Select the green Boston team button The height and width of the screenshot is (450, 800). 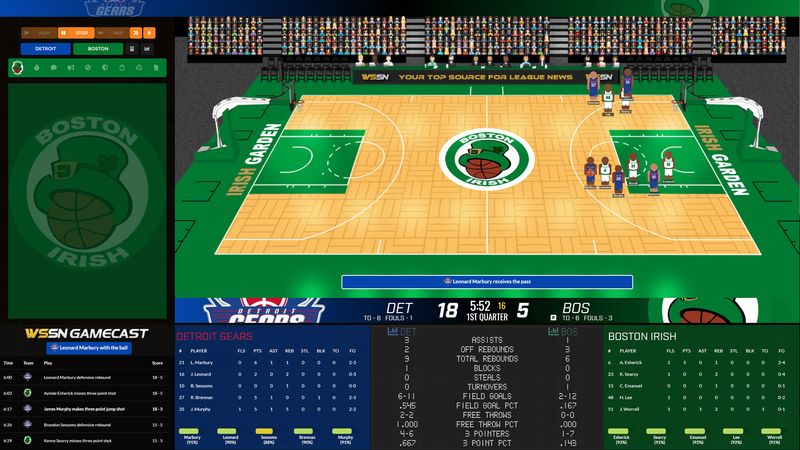[x=98, y=48]
